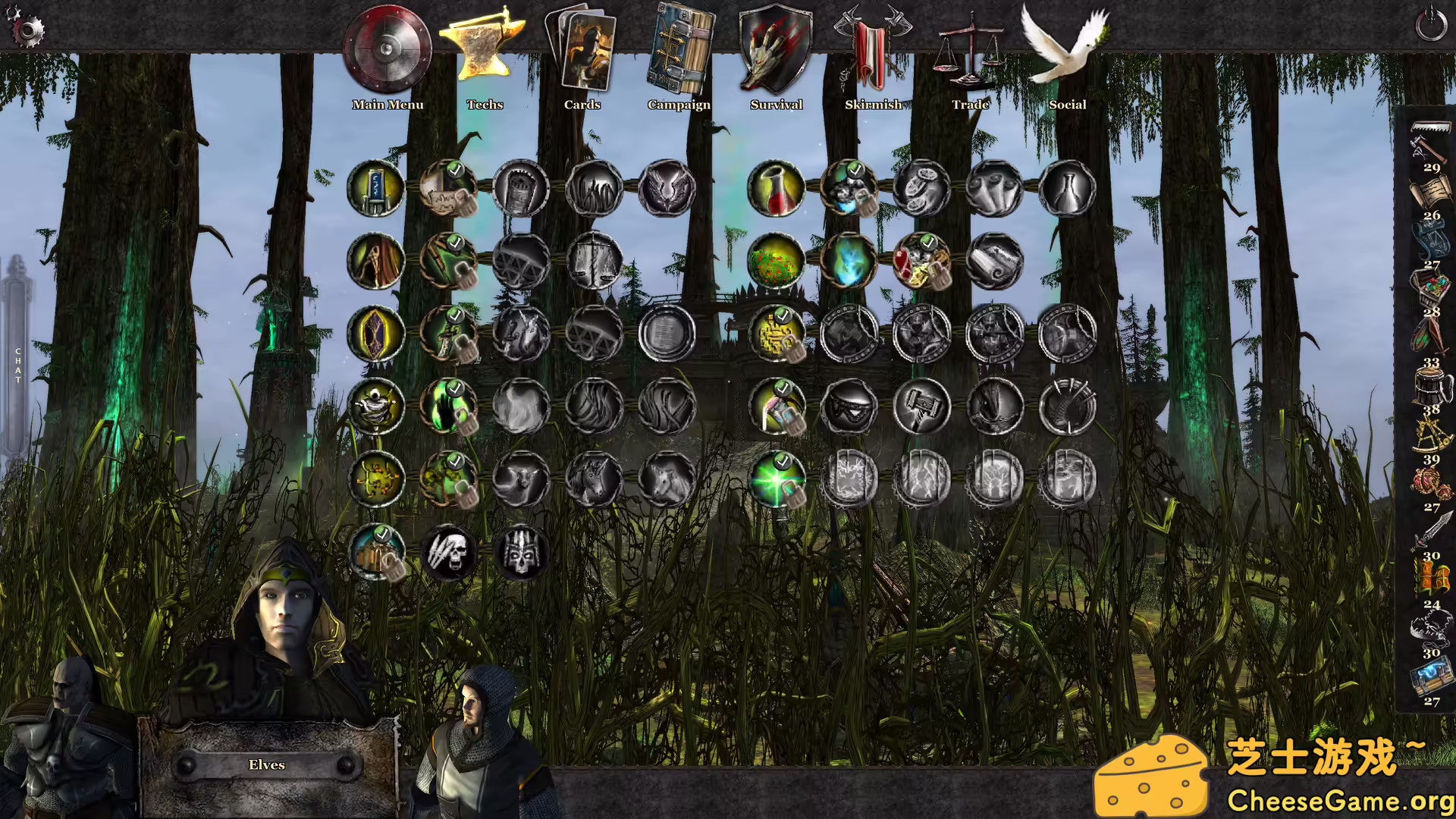
Task: Select the red potion flask tech
Action: pyautogui.click(x=777, y=188)
